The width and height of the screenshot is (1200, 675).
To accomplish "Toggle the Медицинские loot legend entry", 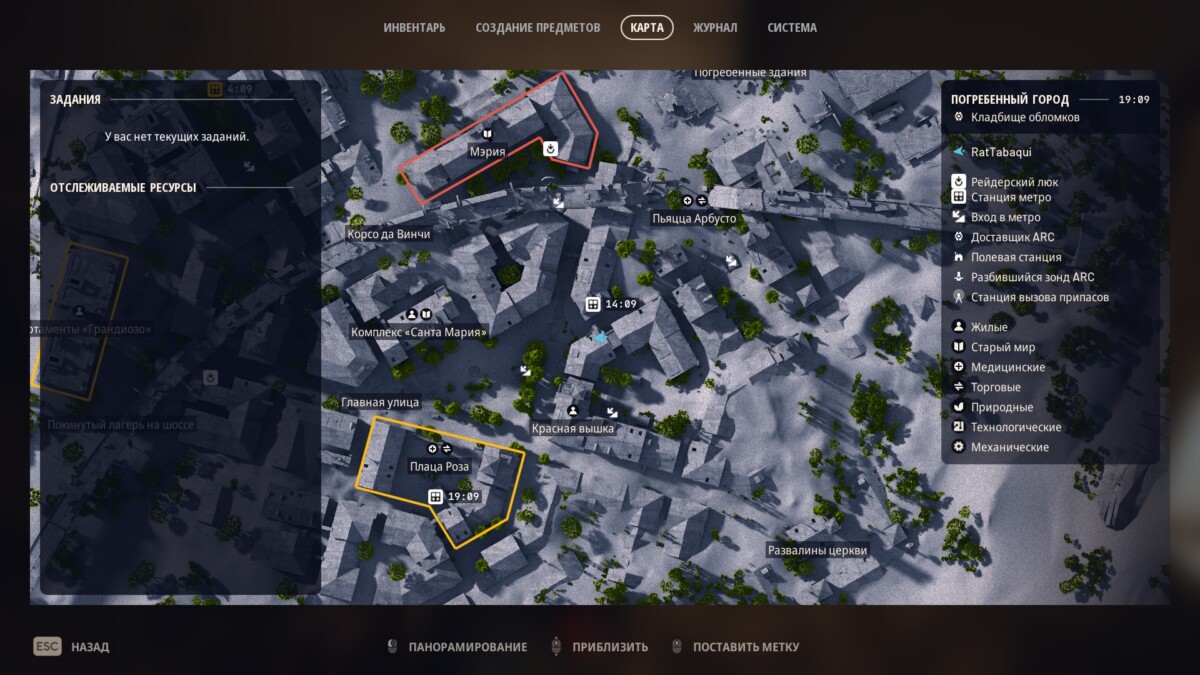I will pos(1007,367).
